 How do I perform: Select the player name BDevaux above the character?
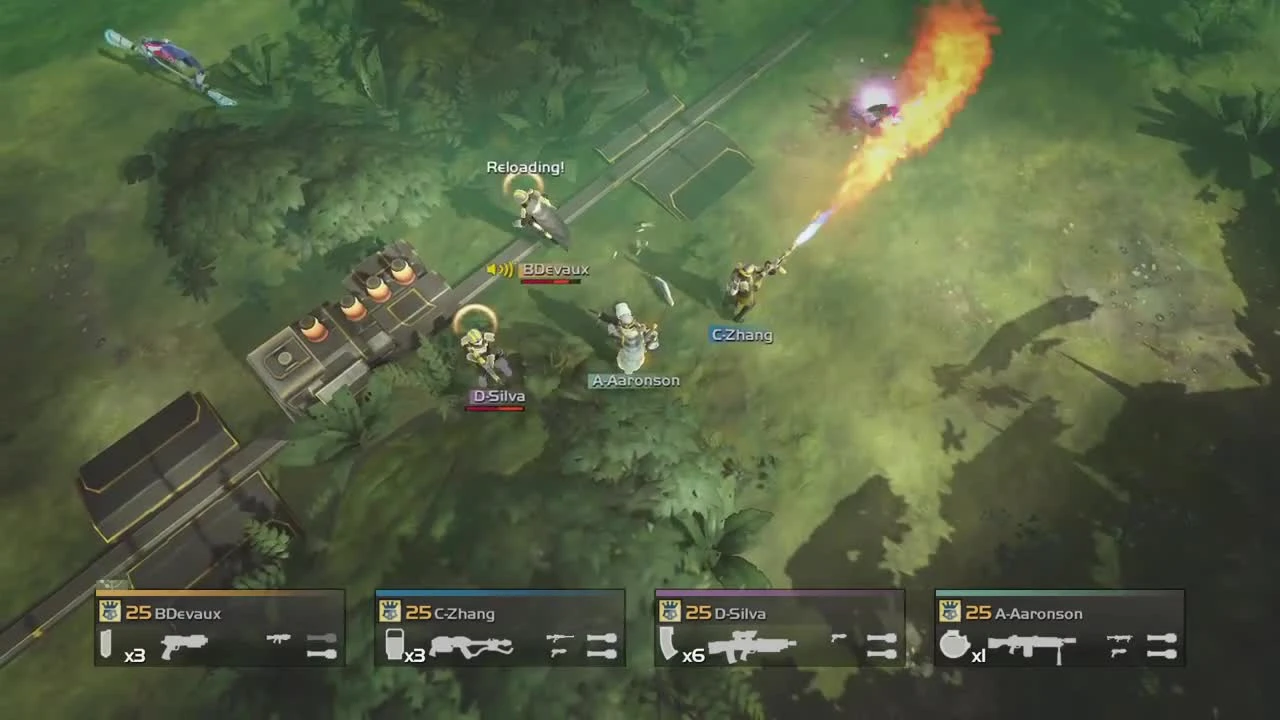pos(556,269)
